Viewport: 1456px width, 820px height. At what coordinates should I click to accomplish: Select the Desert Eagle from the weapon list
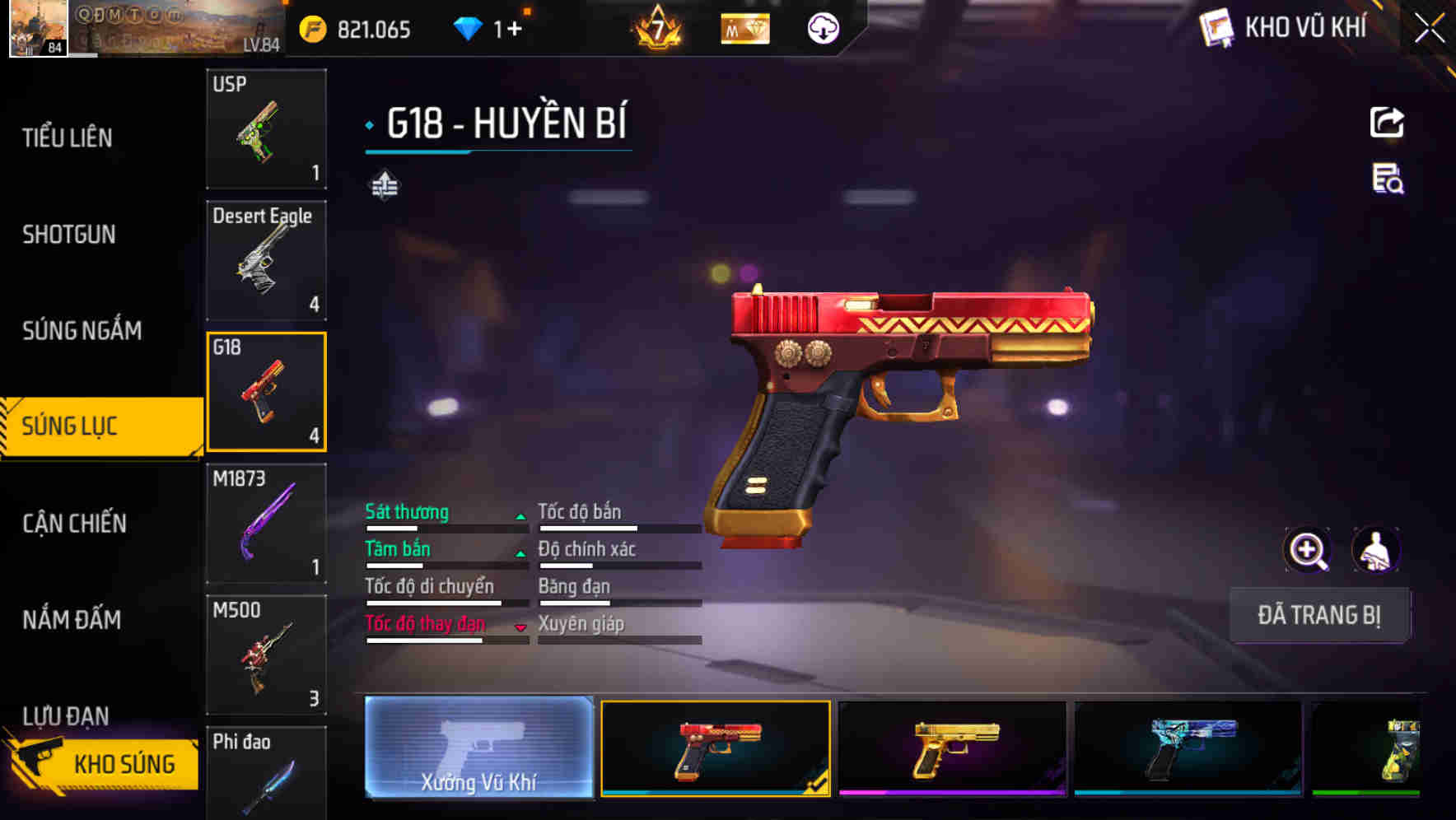[265, 259]
